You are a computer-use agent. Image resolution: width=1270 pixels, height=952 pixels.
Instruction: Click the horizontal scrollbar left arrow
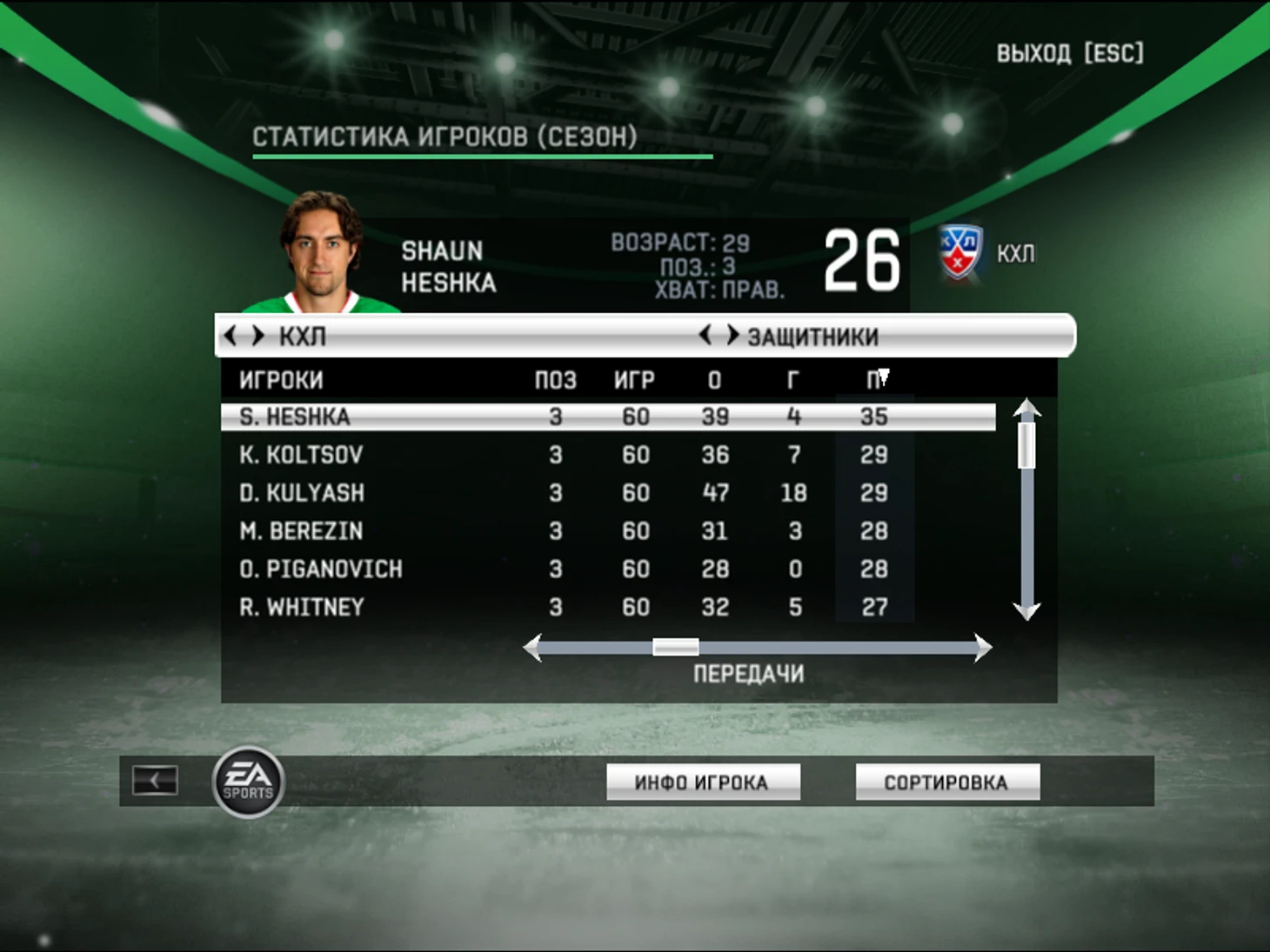[533, 648]
